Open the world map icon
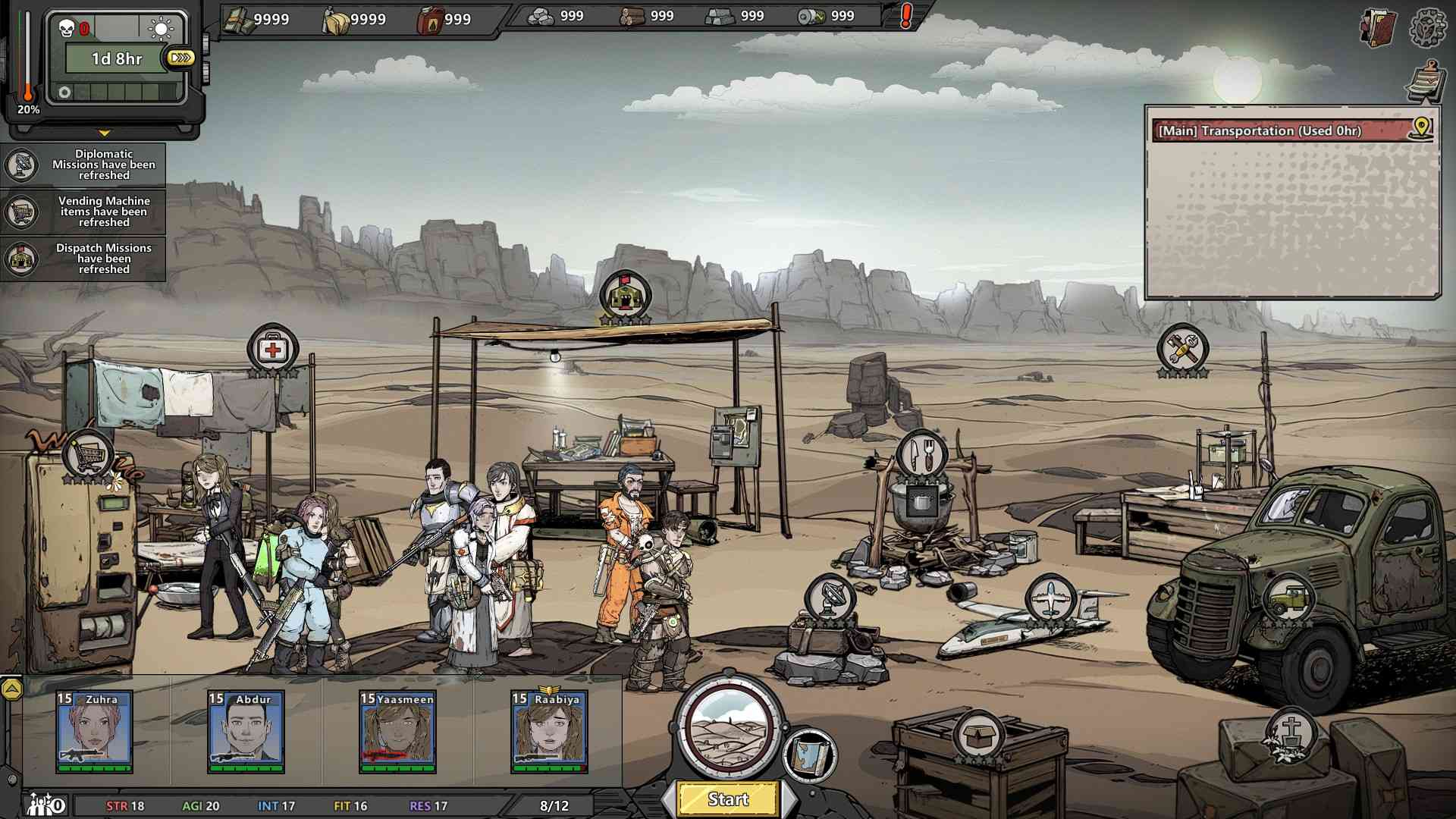Viewport: 1456px width, 819px height. point(810,753)
